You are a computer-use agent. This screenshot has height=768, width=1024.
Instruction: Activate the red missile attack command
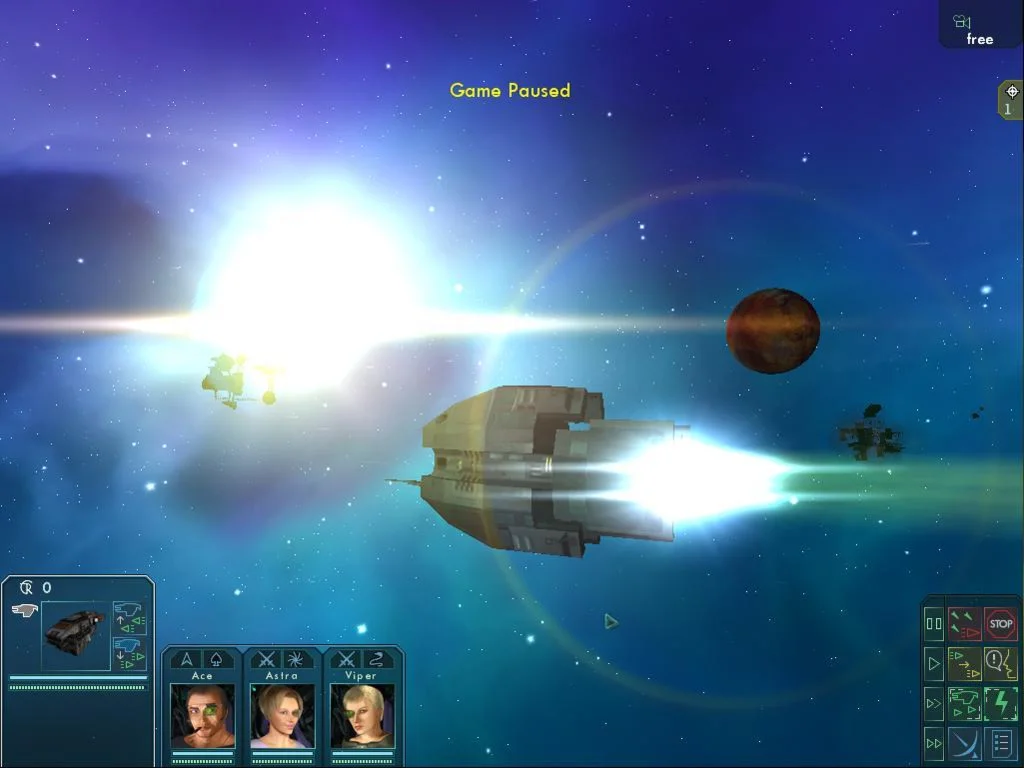pos(965,624)
